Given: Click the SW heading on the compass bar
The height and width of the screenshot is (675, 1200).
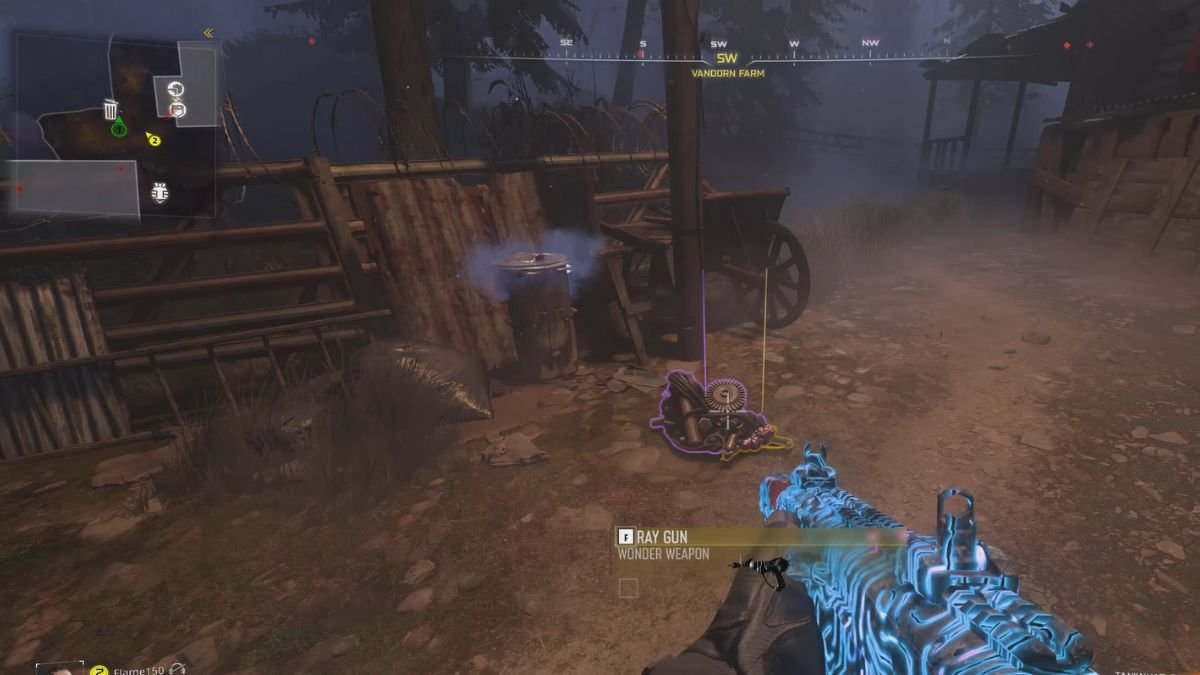Looking at the screenshot, I should pos(726,58).
